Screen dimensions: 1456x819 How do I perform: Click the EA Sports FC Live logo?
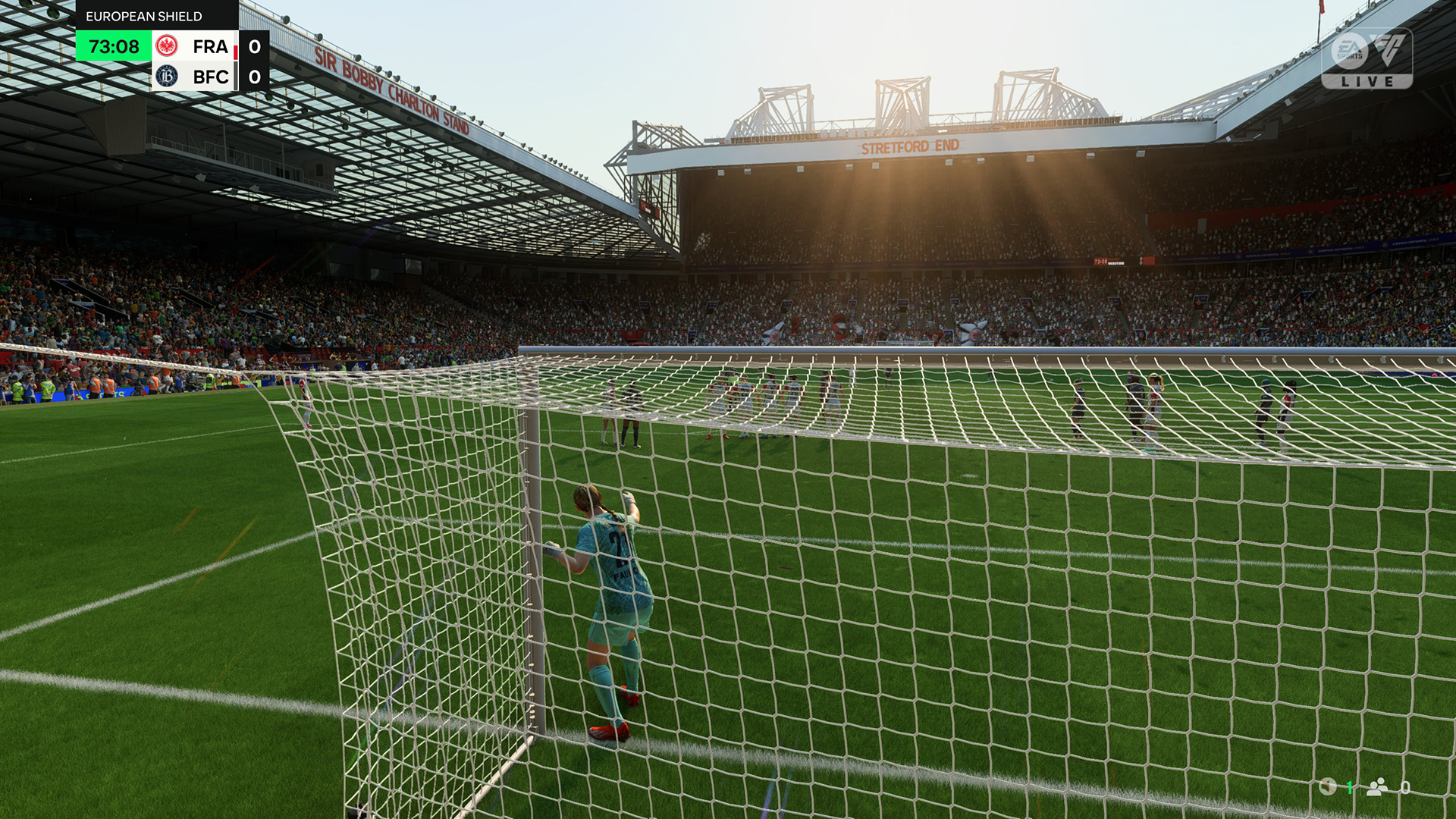tap(1367, 58)
